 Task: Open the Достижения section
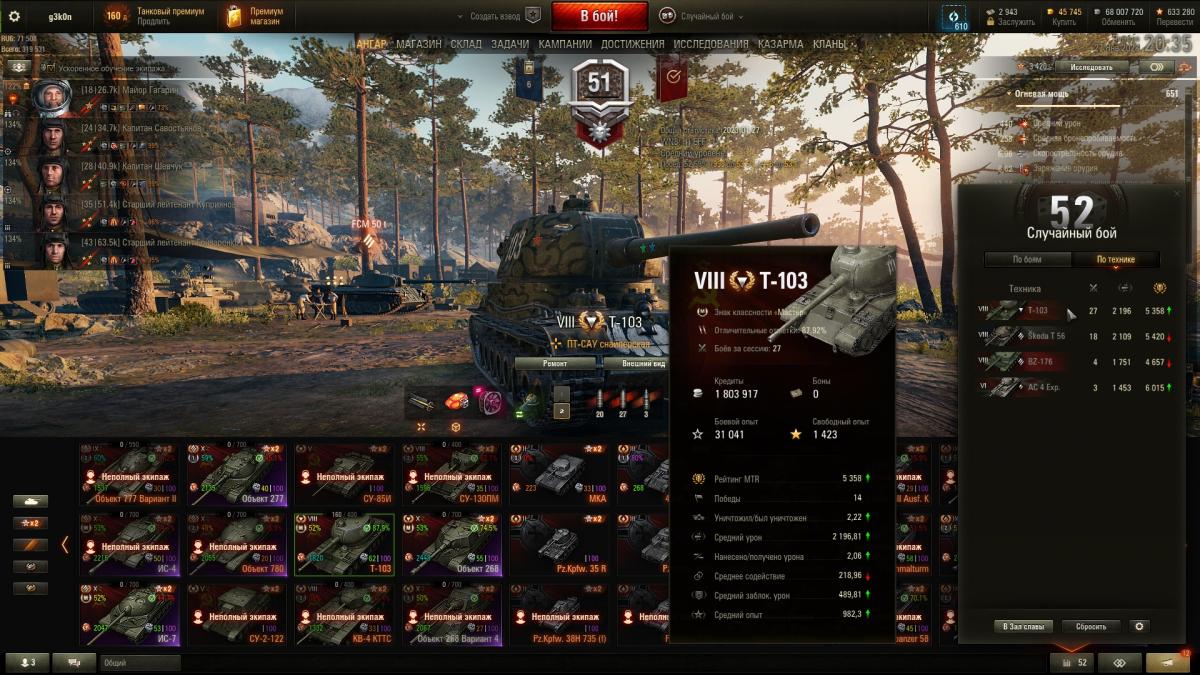tap(631, 44)
